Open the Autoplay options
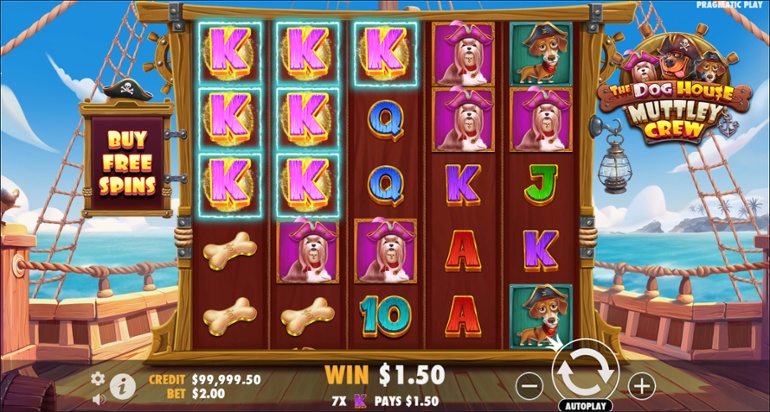Viewport: 770px width, 412px height. pos(587,405)
